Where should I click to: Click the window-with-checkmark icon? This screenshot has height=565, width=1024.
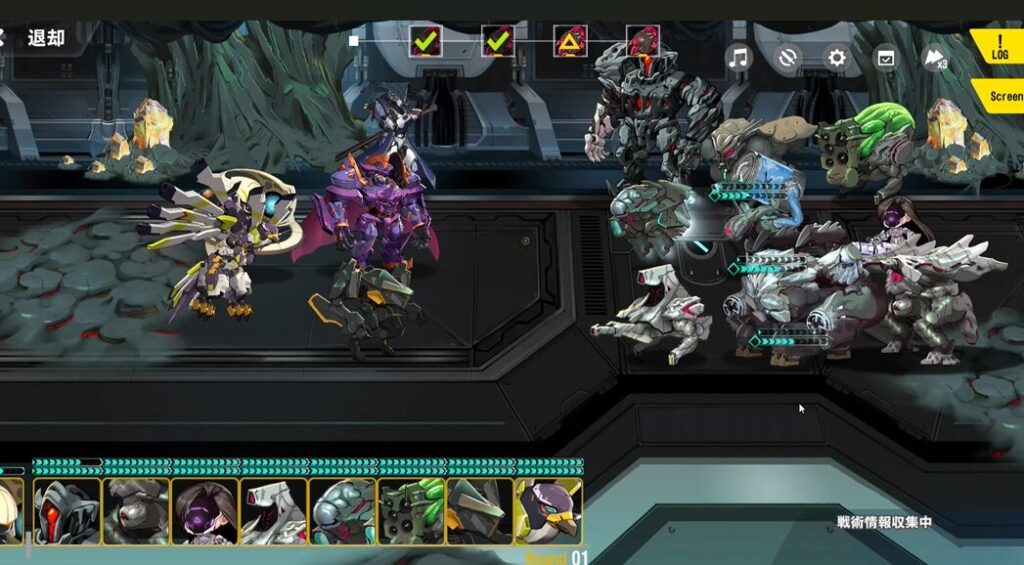click(886, 57)
